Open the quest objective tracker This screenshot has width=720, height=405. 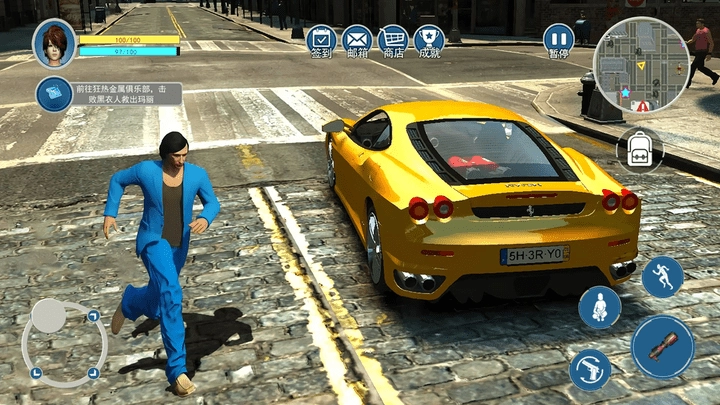[x=109, y=94]
